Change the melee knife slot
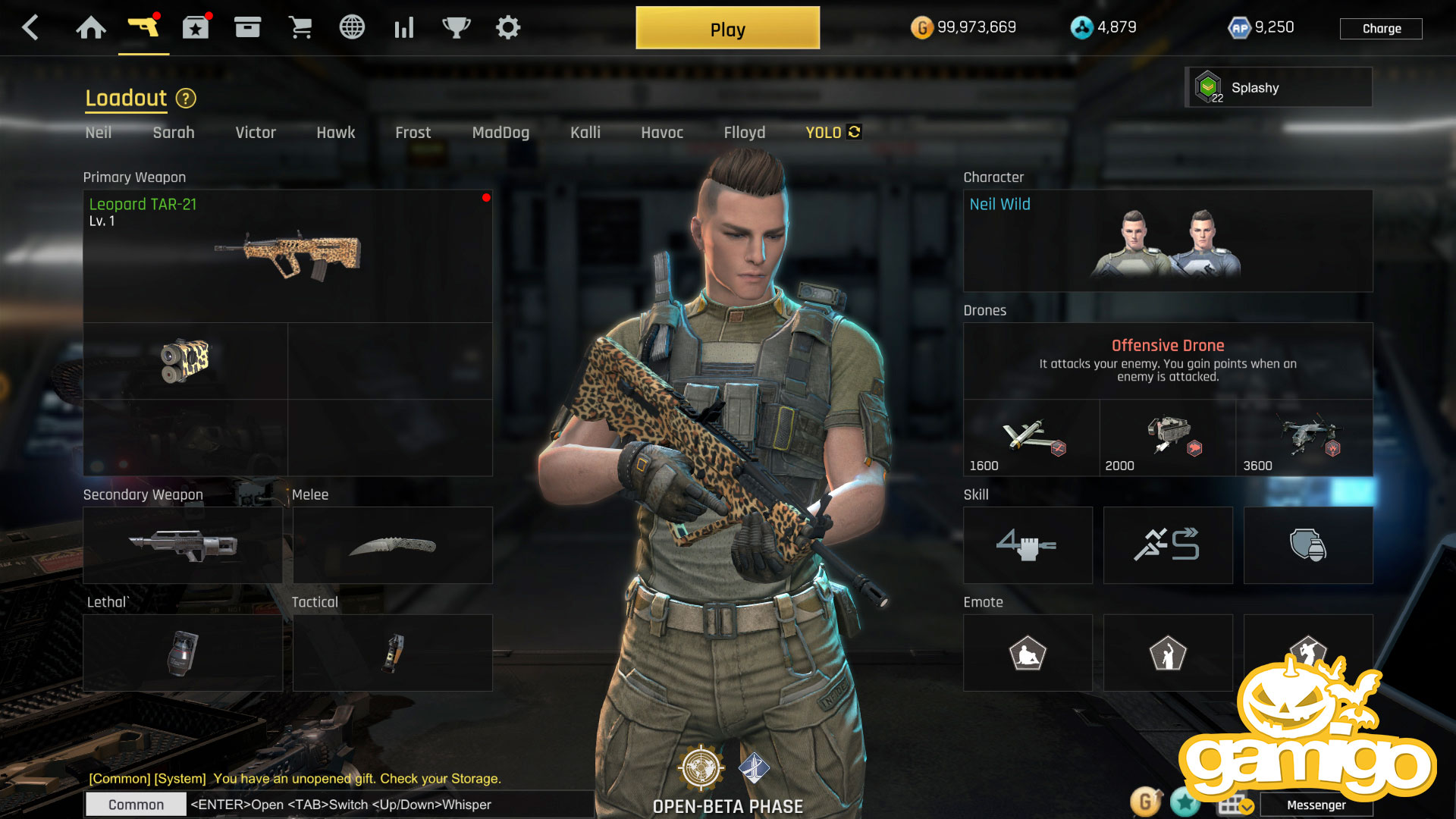This screenshot has height=819, width=1456. coord(392,545)
